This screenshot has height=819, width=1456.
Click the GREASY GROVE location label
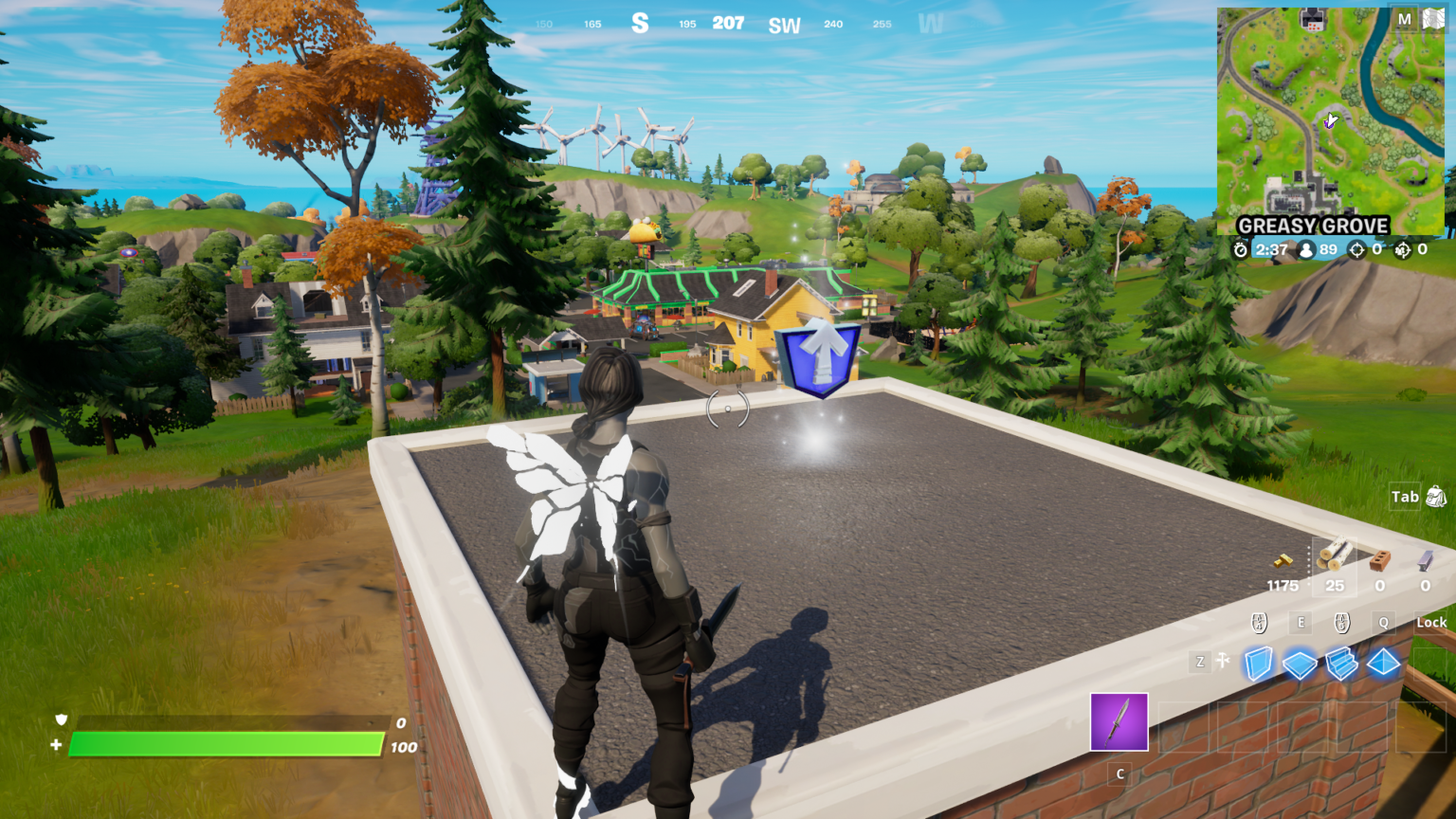tap(1313, 226)
